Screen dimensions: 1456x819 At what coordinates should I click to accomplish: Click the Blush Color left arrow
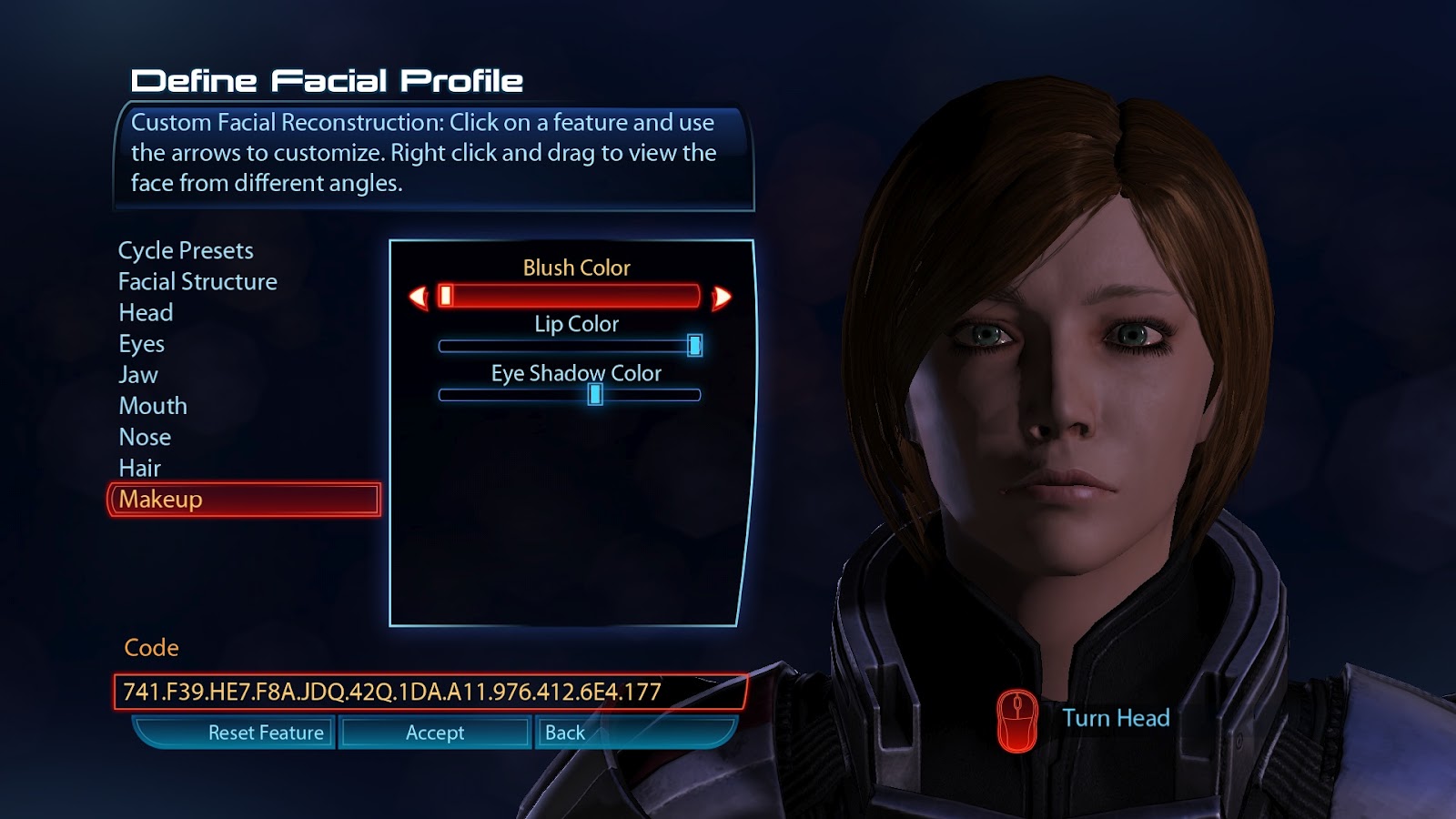[419, 297]
